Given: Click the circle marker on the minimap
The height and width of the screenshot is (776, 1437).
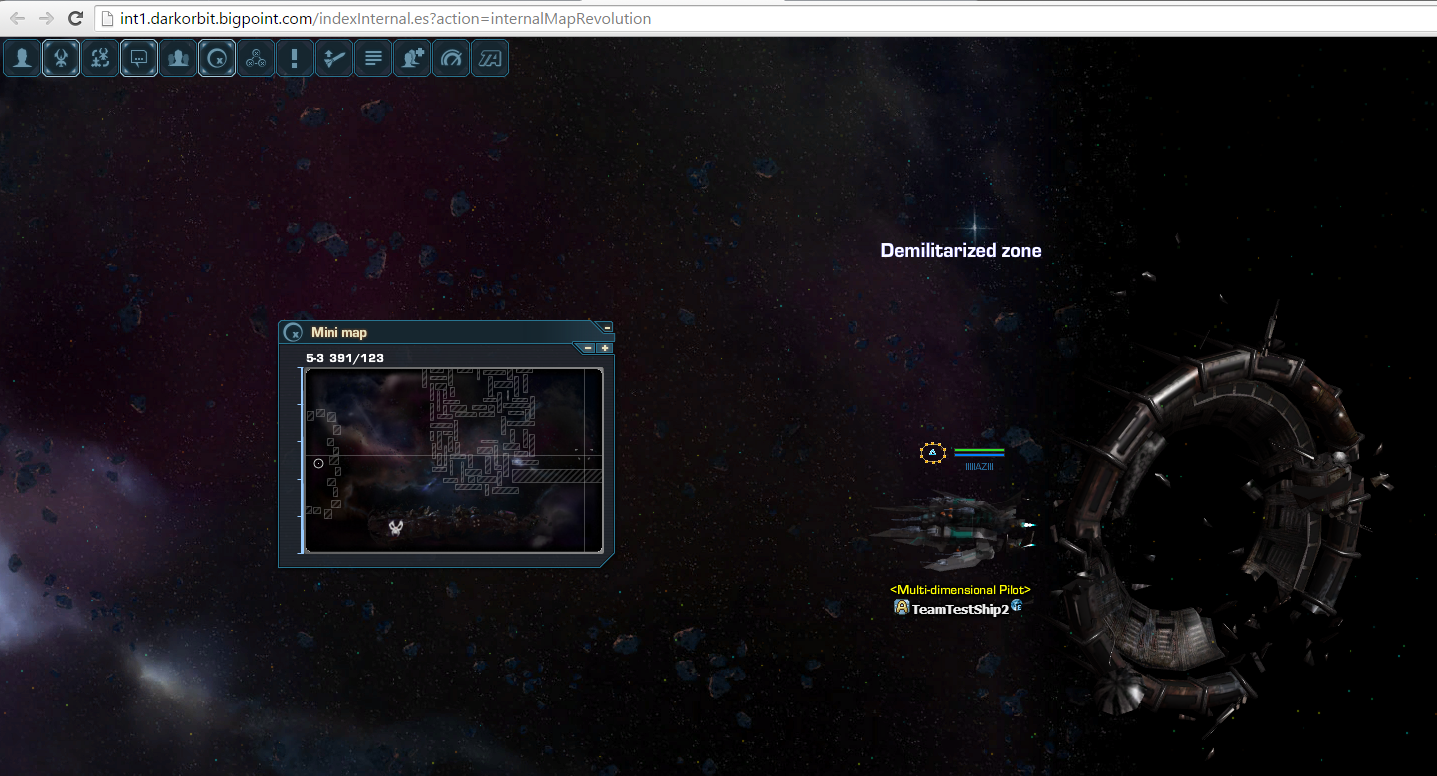Looking at the screenshot, I should click(x=319, y=463).
